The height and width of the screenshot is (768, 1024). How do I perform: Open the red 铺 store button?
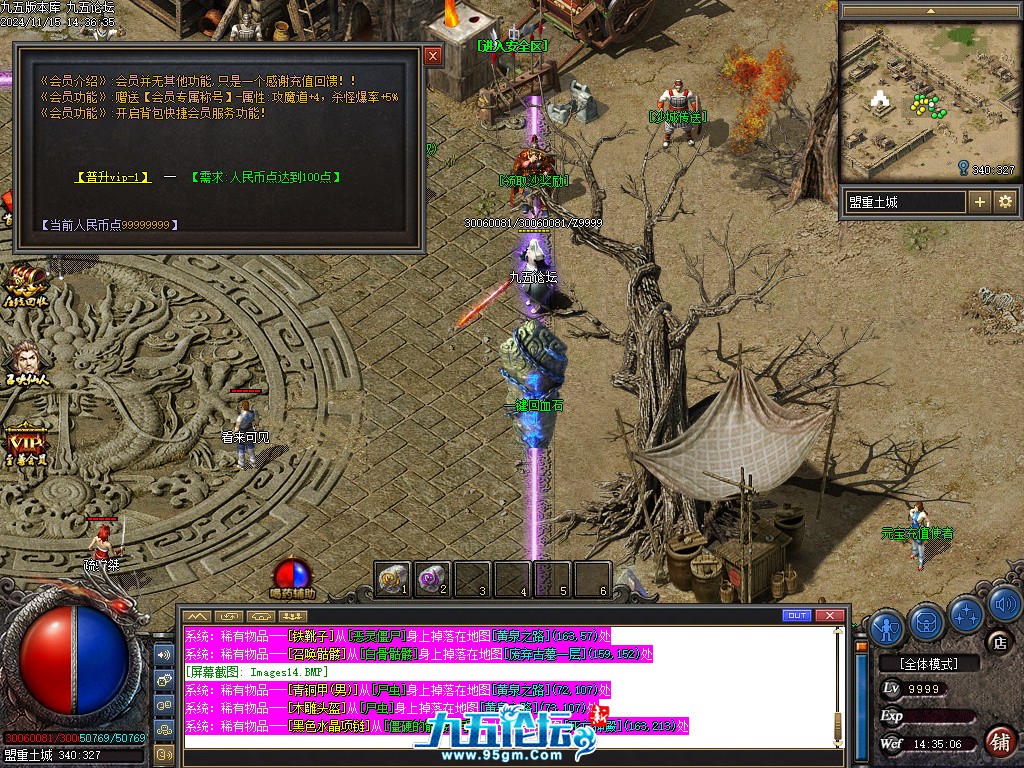pos(998,741)
